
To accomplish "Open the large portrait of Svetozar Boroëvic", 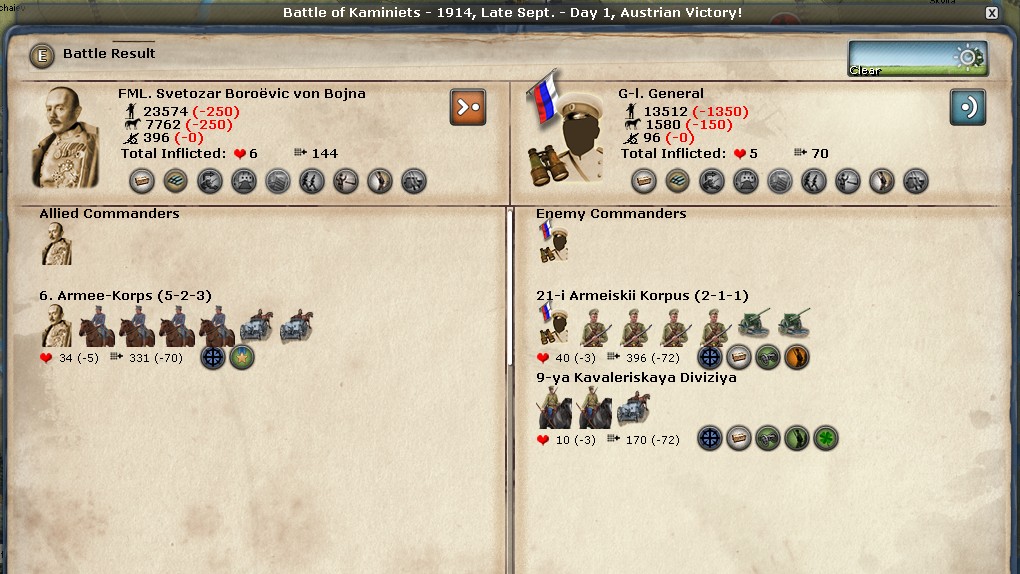I will (66, 137).
